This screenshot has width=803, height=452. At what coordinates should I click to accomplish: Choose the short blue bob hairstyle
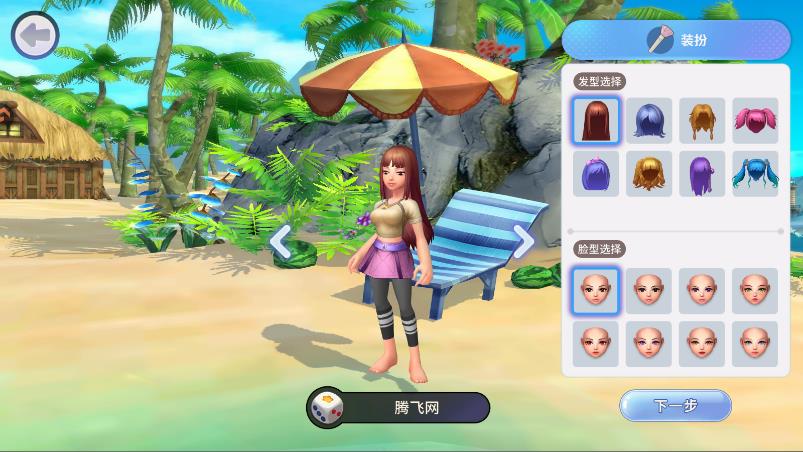click(x=649, y=120)
